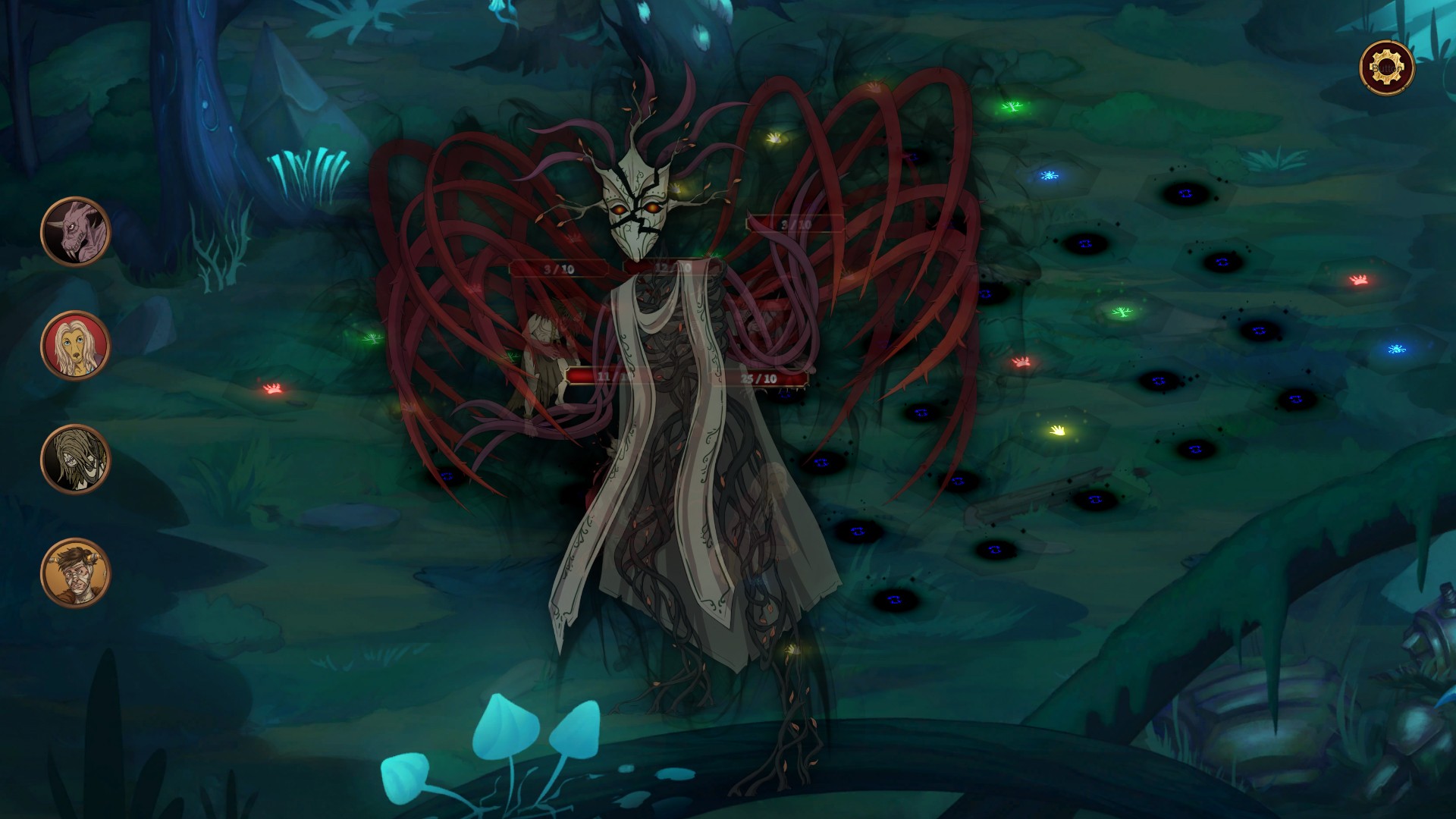Select the purple dragon character portrait

[x=76, y=231]
